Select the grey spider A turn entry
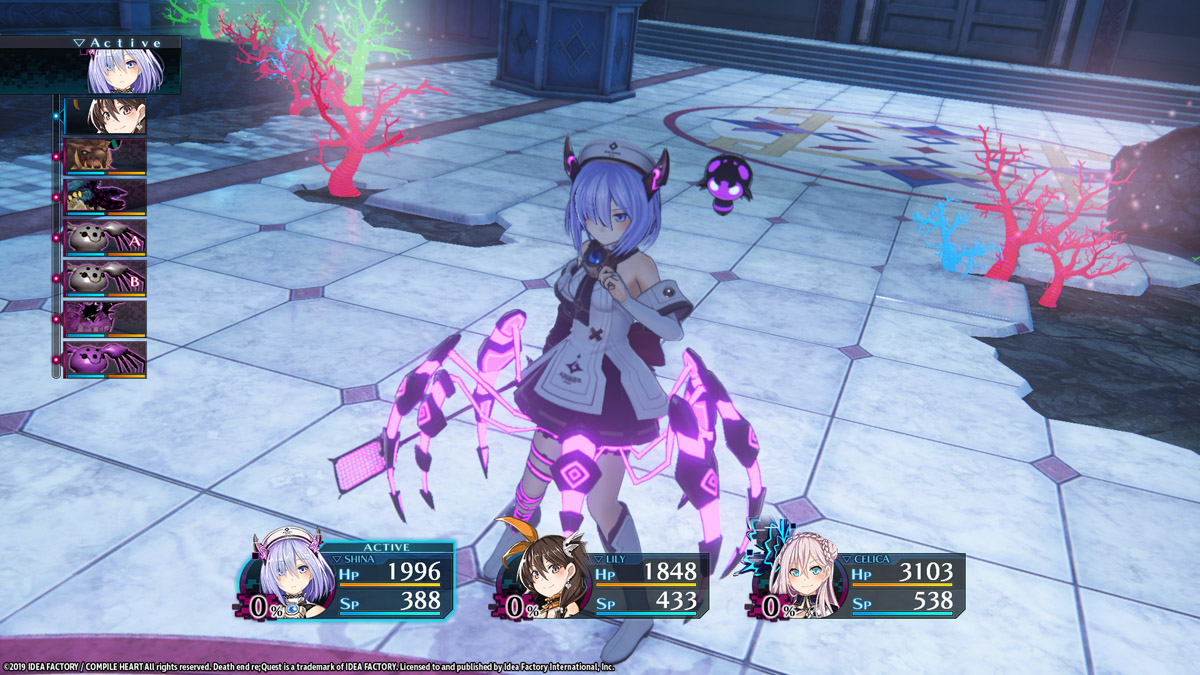 click(105, 238)
